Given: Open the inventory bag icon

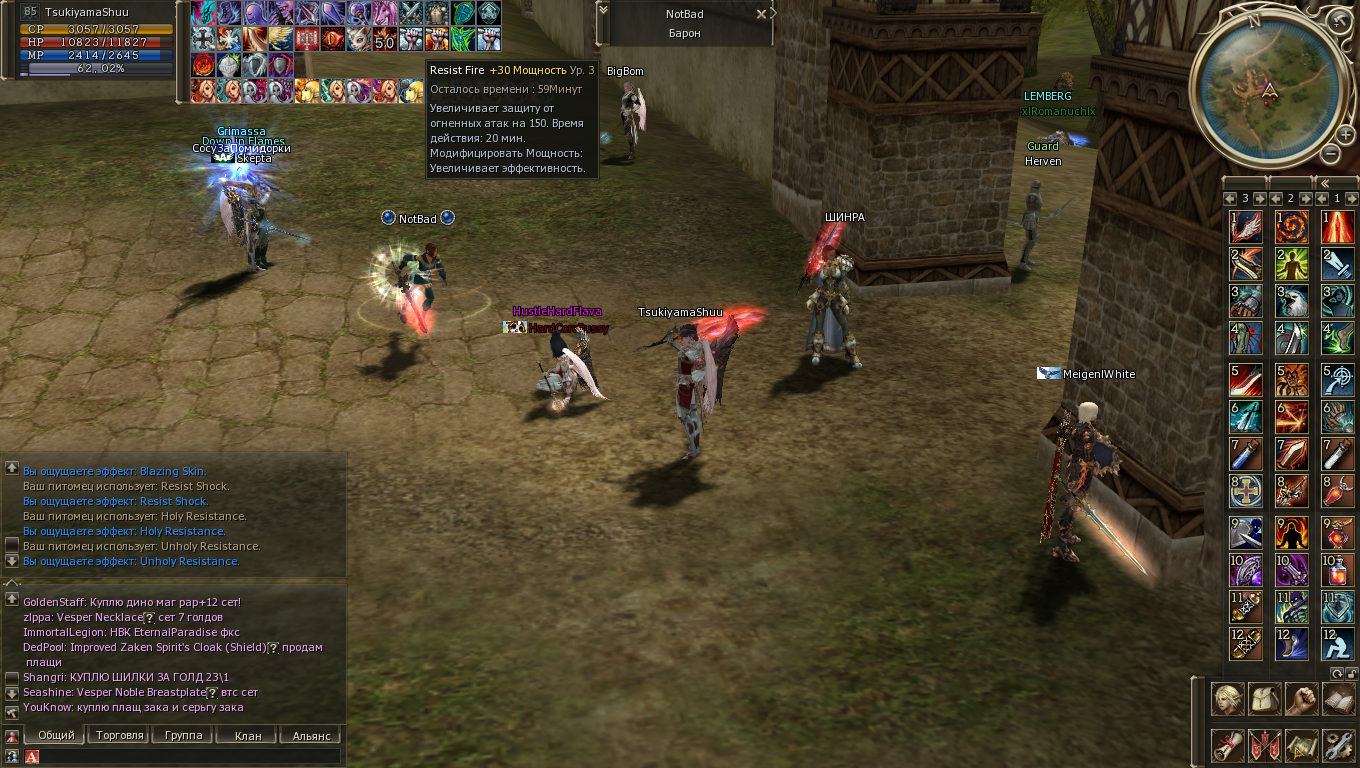Looking at the screenshot, I should (1264, 698).
